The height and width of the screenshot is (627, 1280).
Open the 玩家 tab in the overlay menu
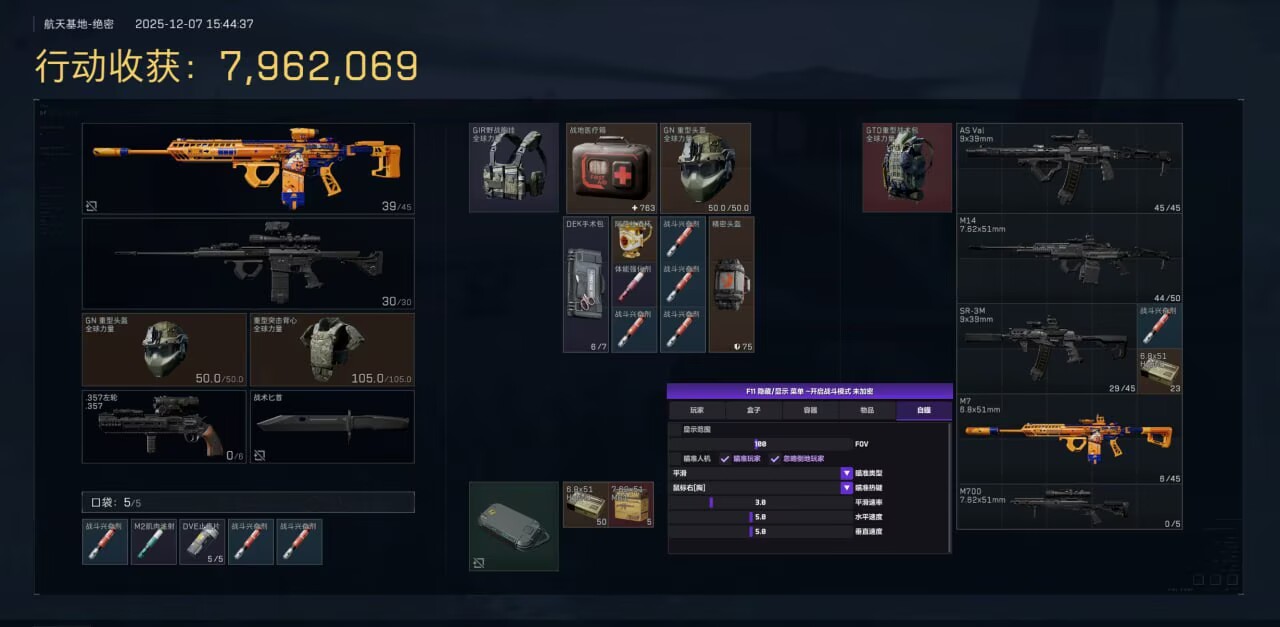(696, 410)
